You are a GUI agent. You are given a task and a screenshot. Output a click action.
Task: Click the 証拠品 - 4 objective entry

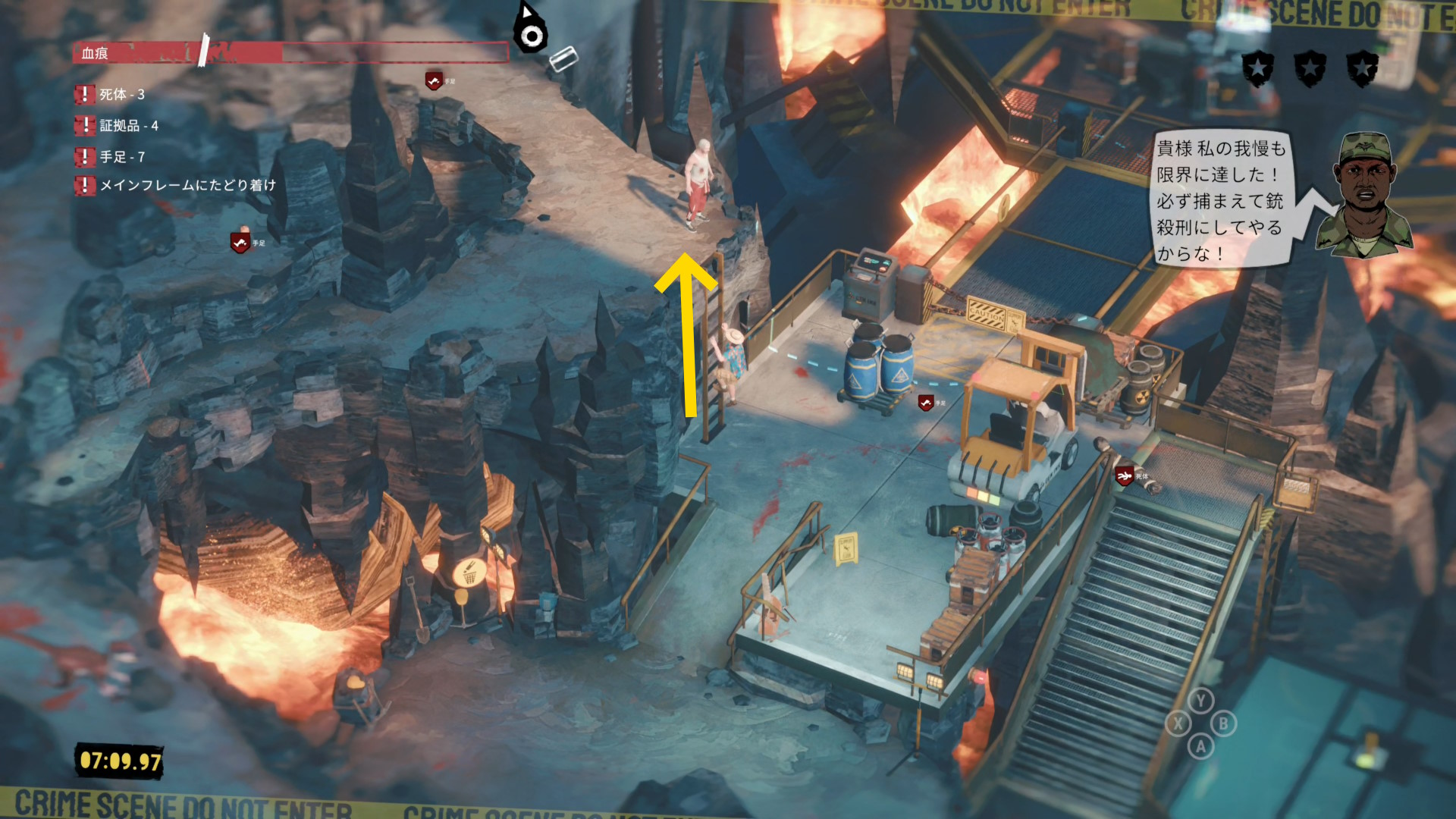[128, 126]
